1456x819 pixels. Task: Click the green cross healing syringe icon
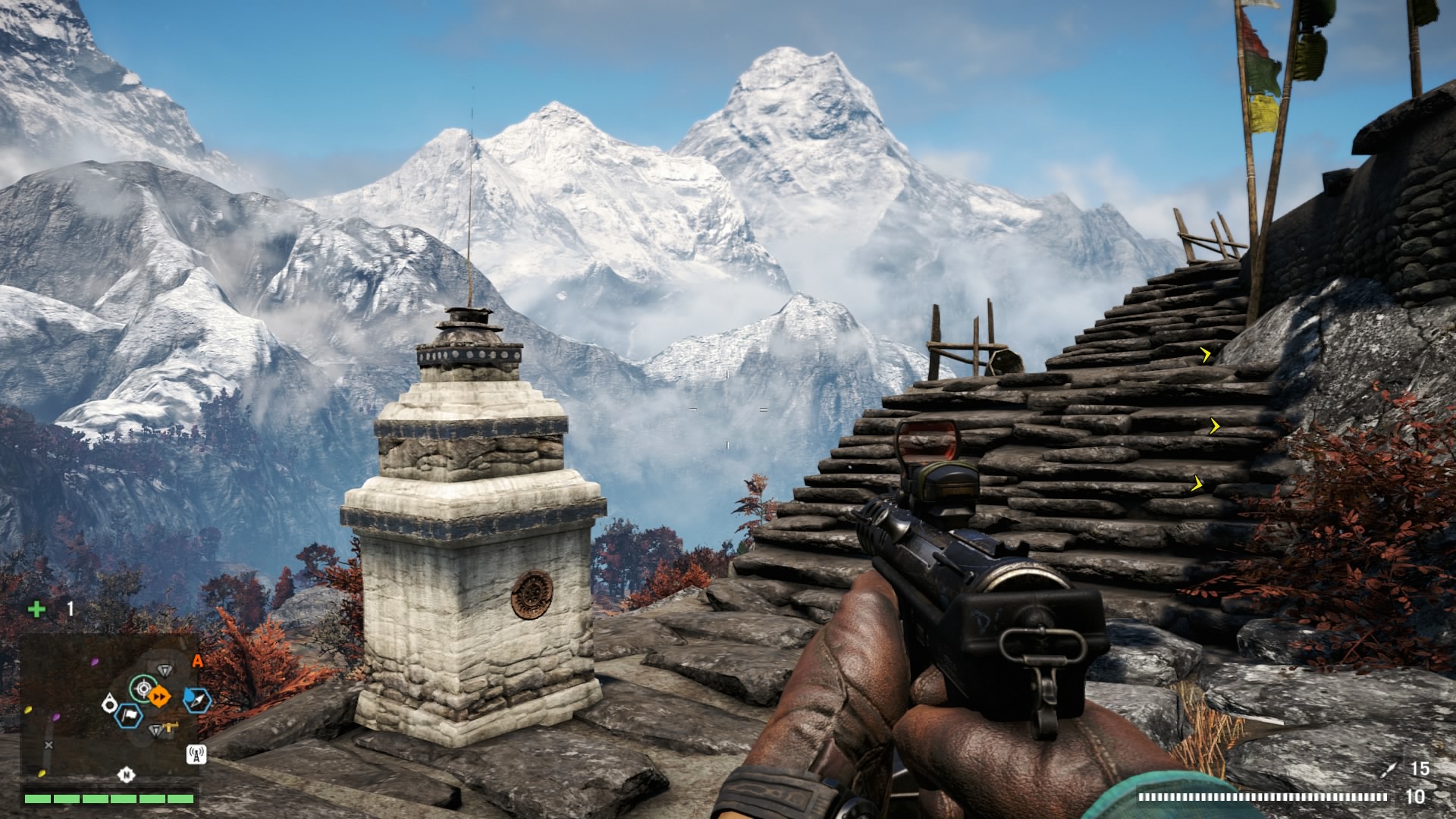point(36,608)
